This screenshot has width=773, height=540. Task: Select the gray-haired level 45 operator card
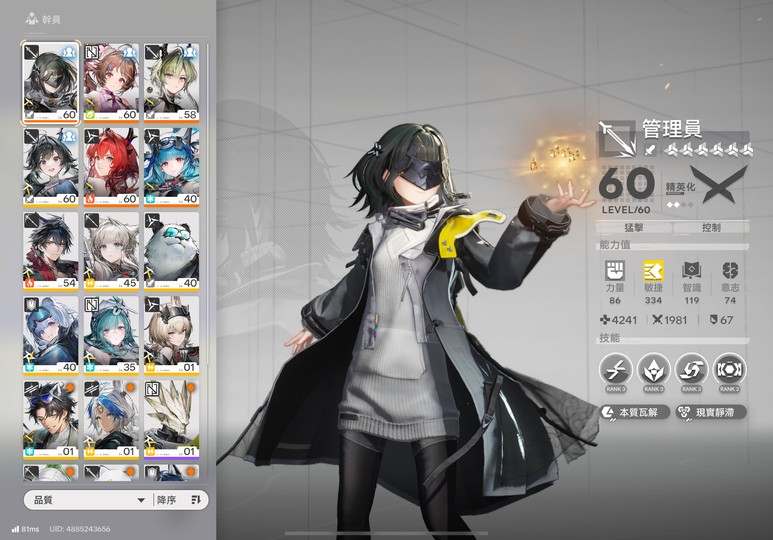coord(111,251)
